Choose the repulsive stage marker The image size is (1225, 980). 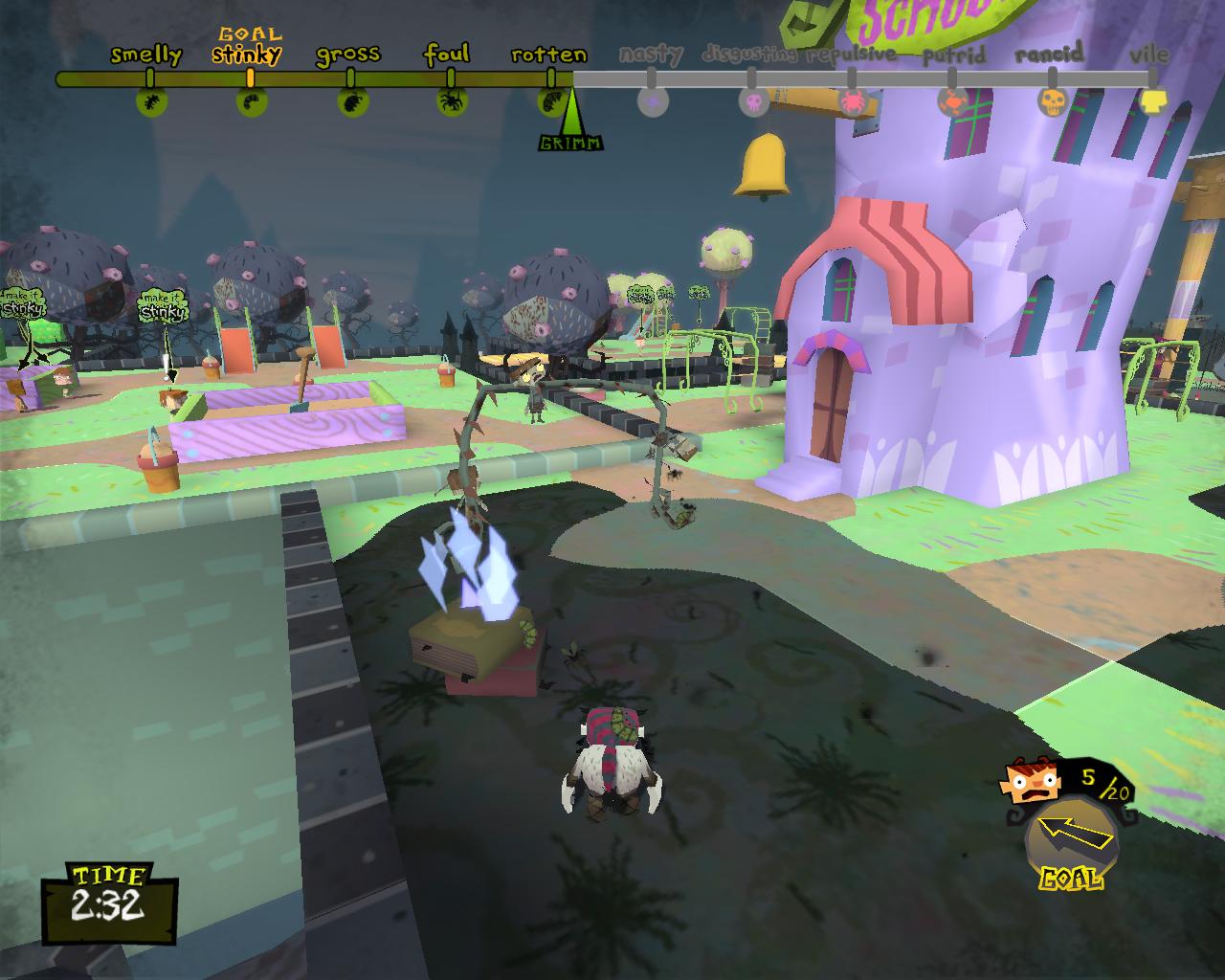click(852, 100)
